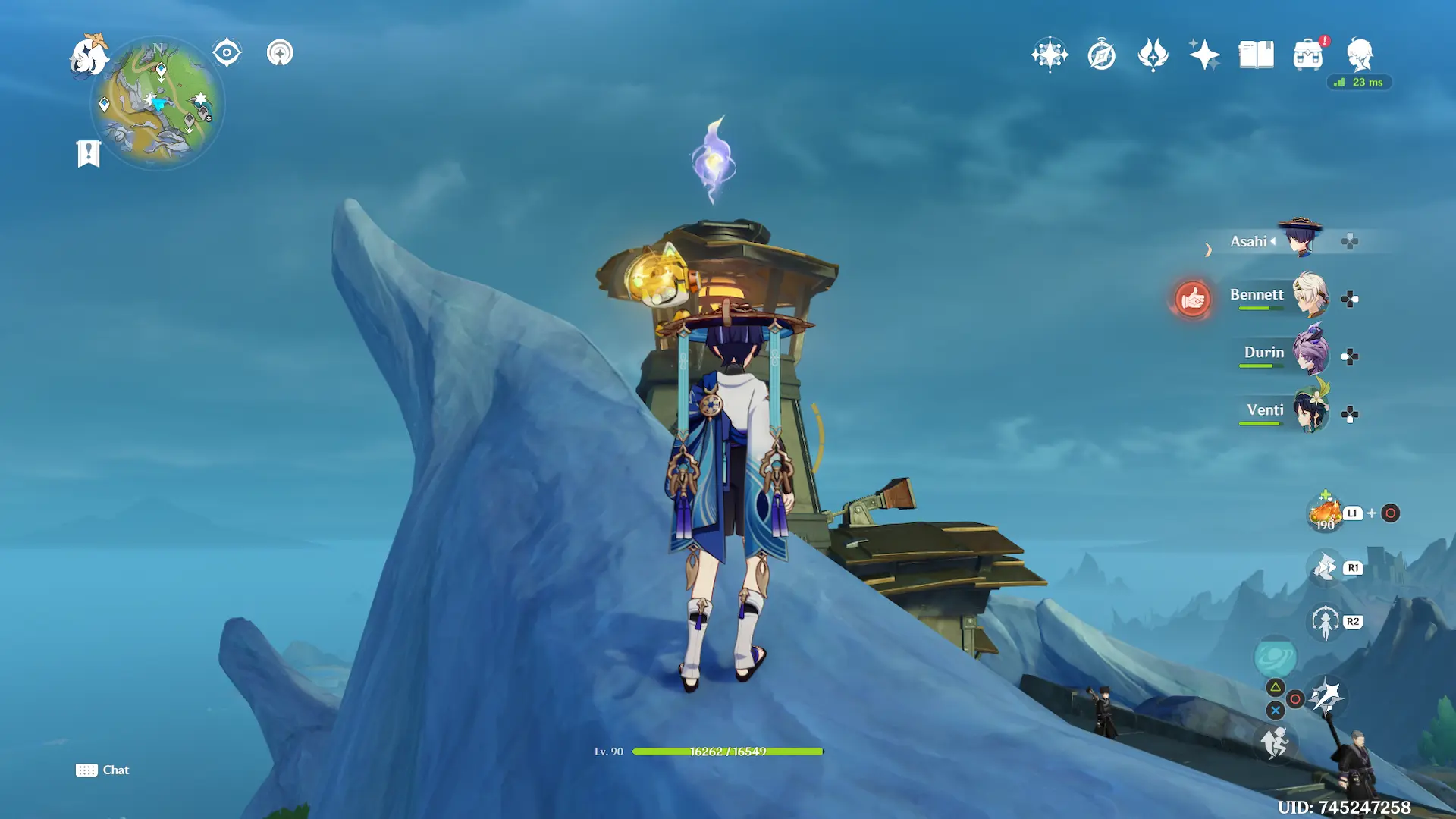The image size is (1456, 819).
Task: Open the open-book handbook icon
Action: [1256, 55]
